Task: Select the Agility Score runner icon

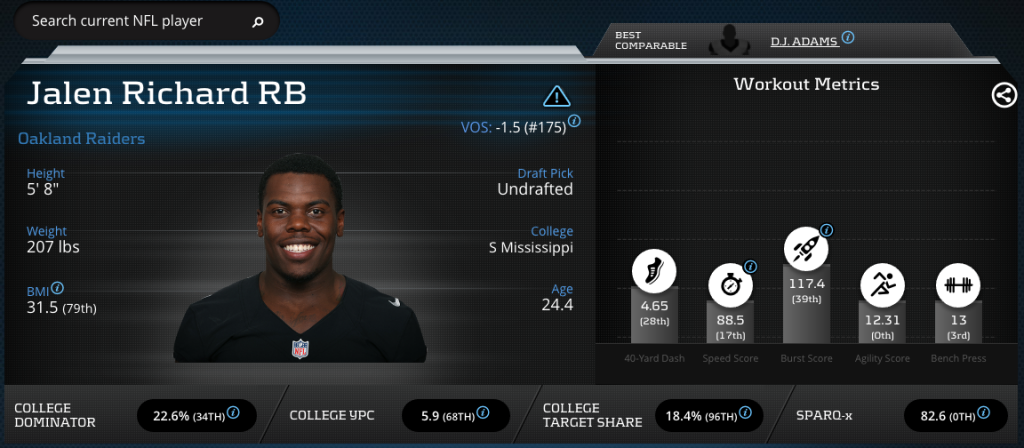Action: 882,286
